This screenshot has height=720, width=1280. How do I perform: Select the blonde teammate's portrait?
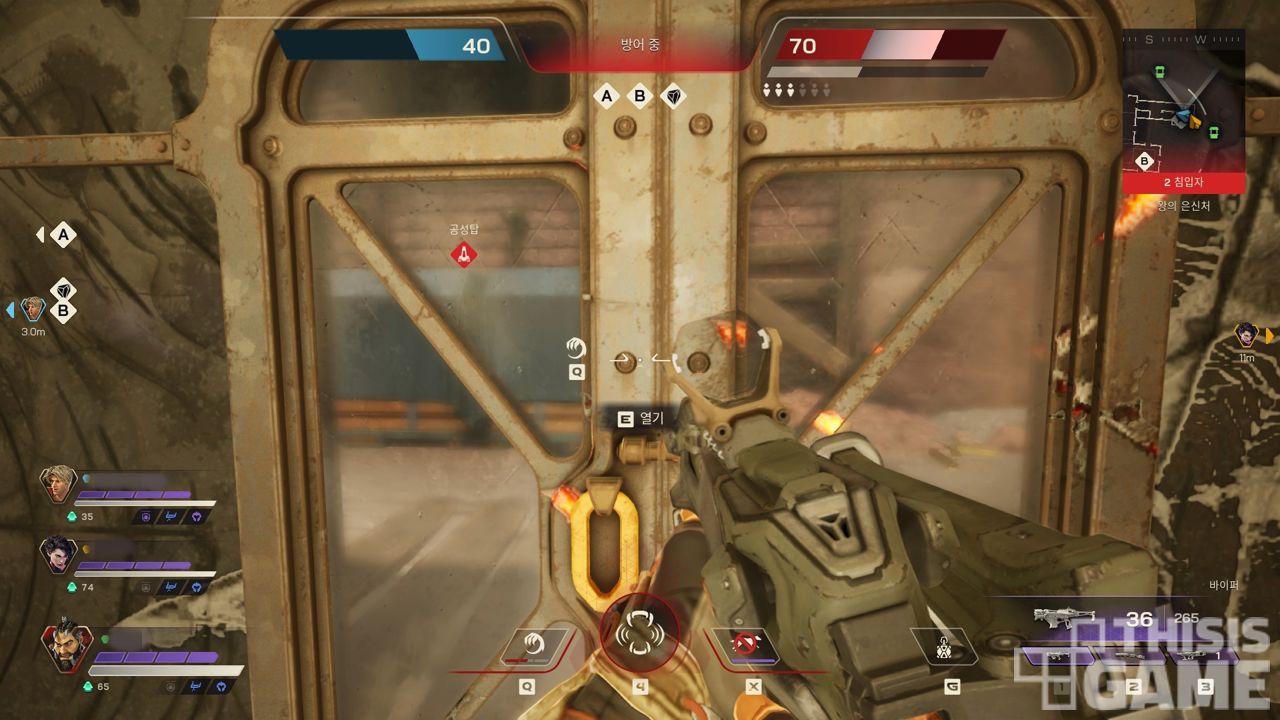point(59,484)
